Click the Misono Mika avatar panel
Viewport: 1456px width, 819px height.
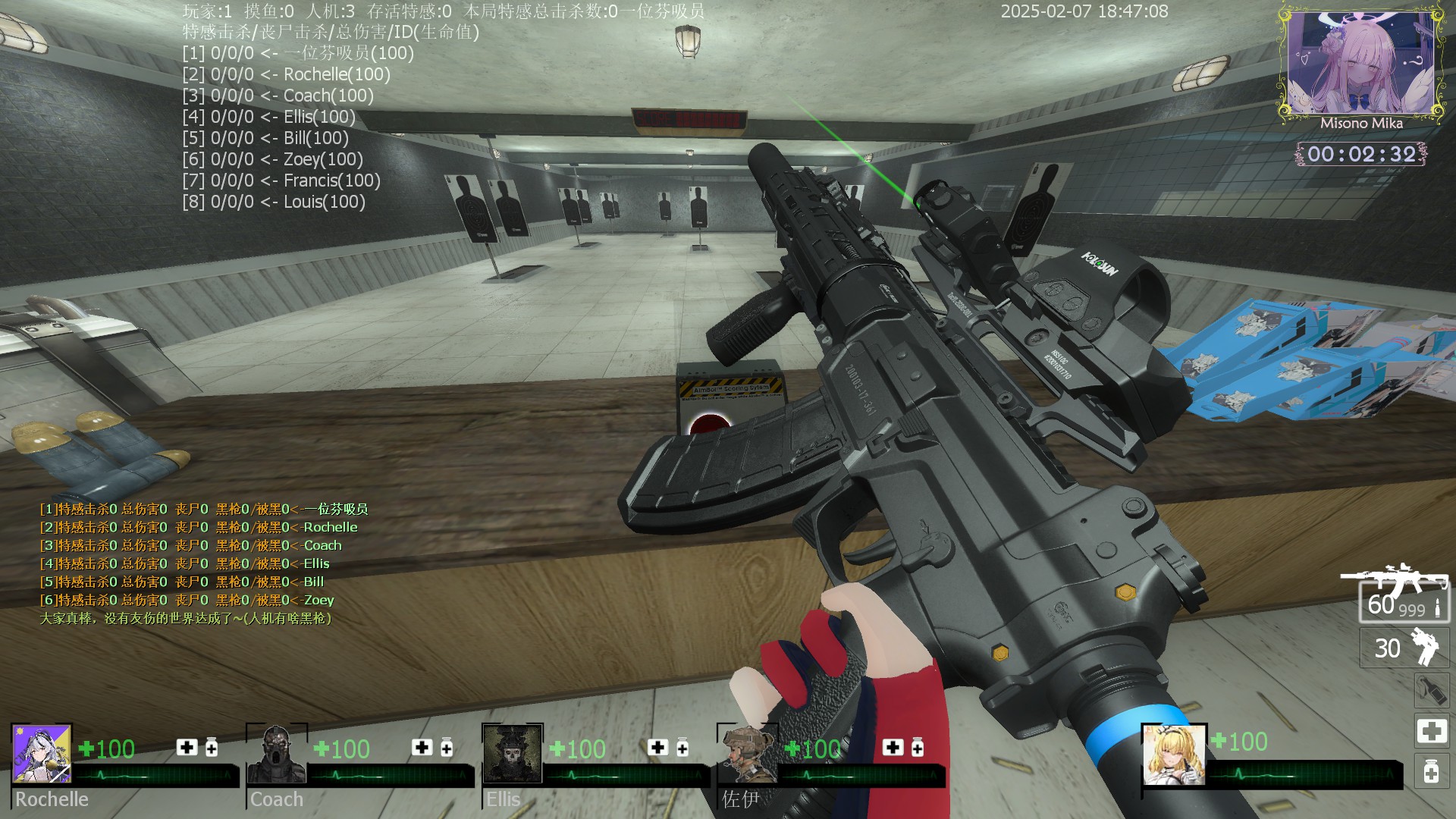[1361, 67]
